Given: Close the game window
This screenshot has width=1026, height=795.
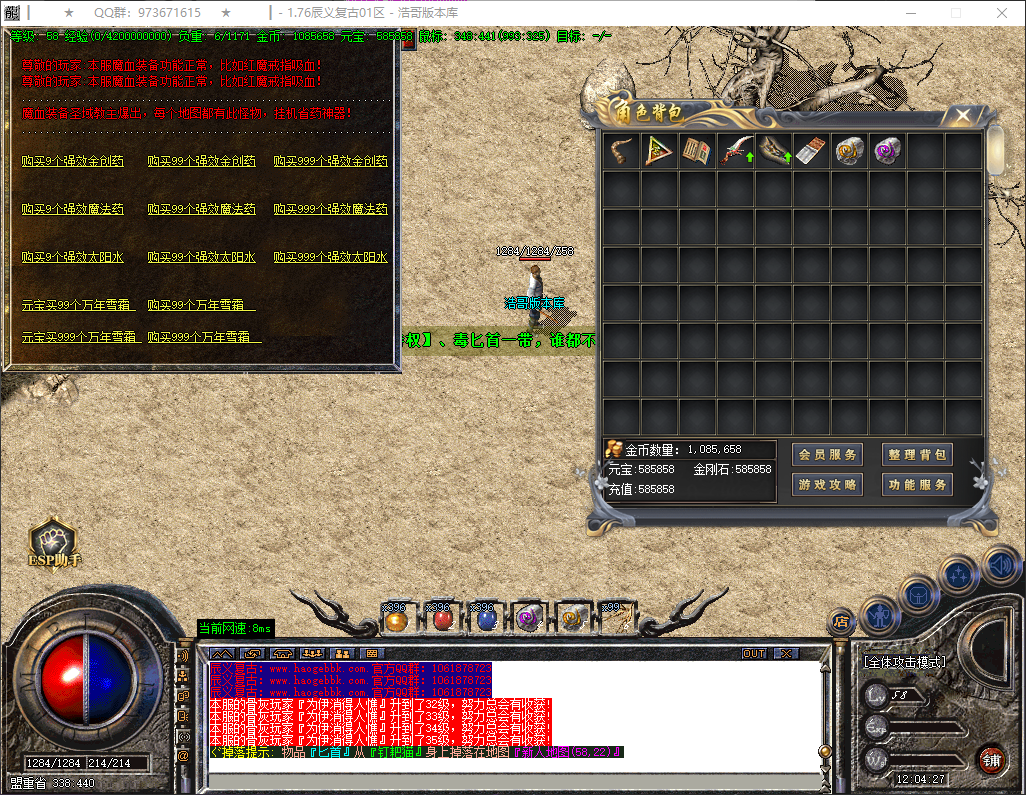Looking at the screenshot, I should (1001, 12).
